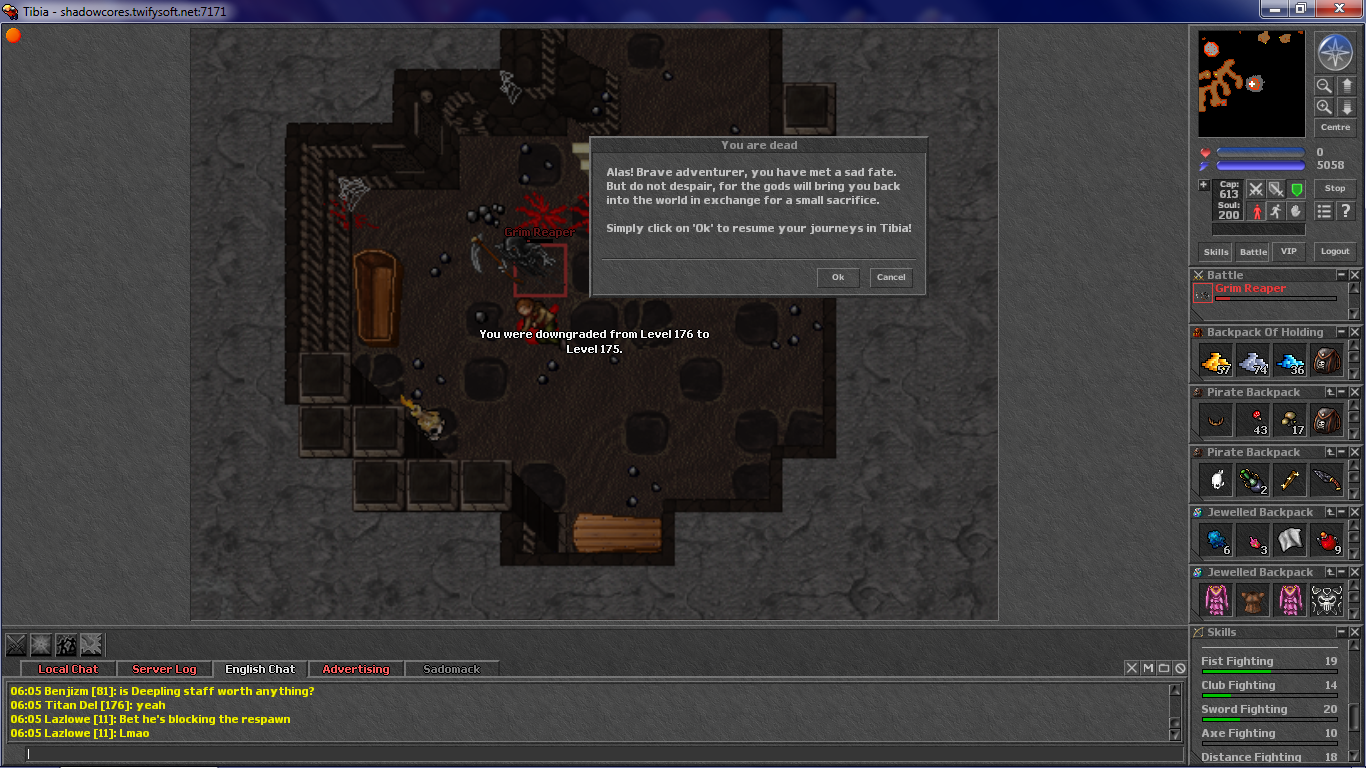
Task: Switch to the Local Chat tab
Action: [68, 669]
